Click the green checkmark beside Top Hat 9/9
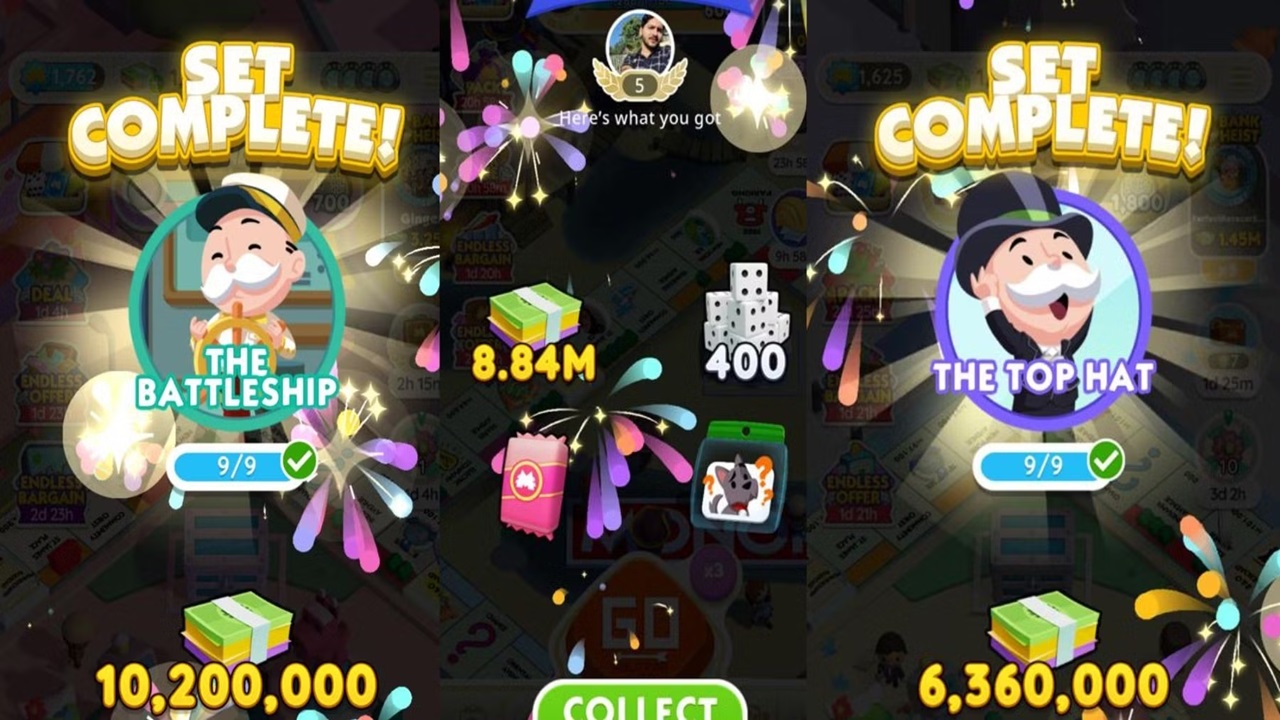 pyautogui.click(x=1104, y=462)
